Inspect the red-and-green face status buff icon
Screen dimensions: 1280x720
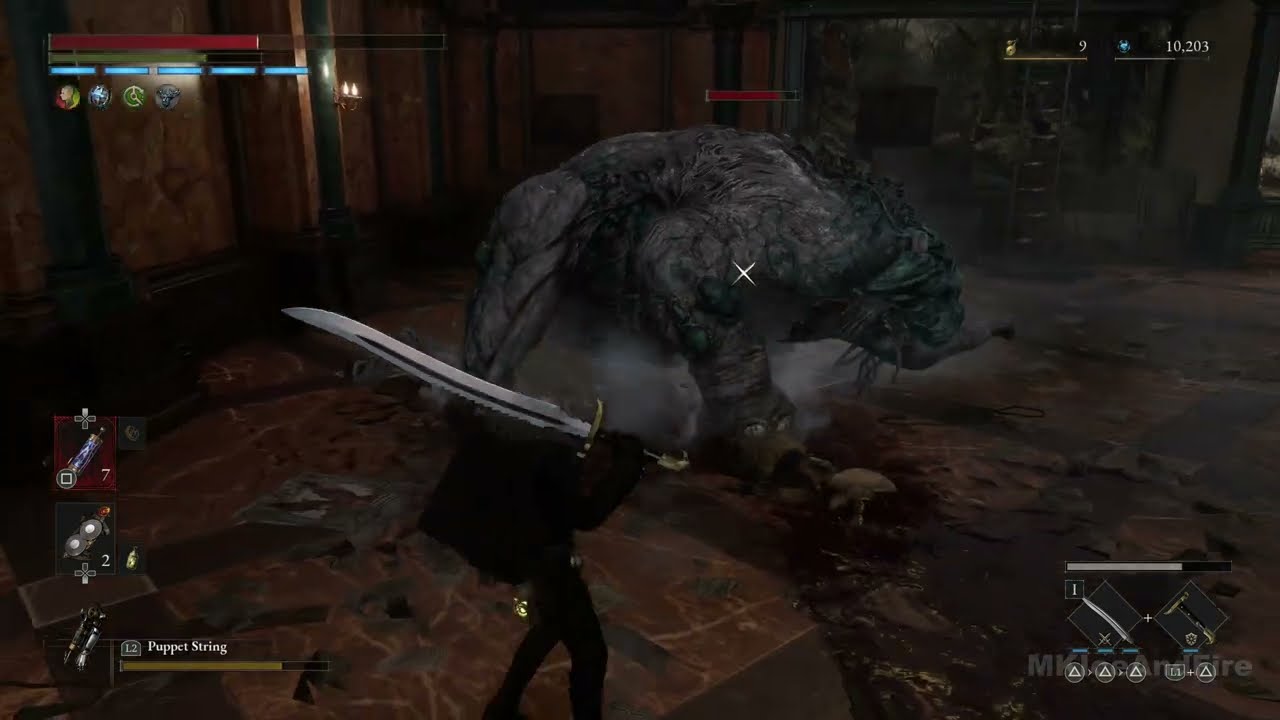[x=67, y=96]
